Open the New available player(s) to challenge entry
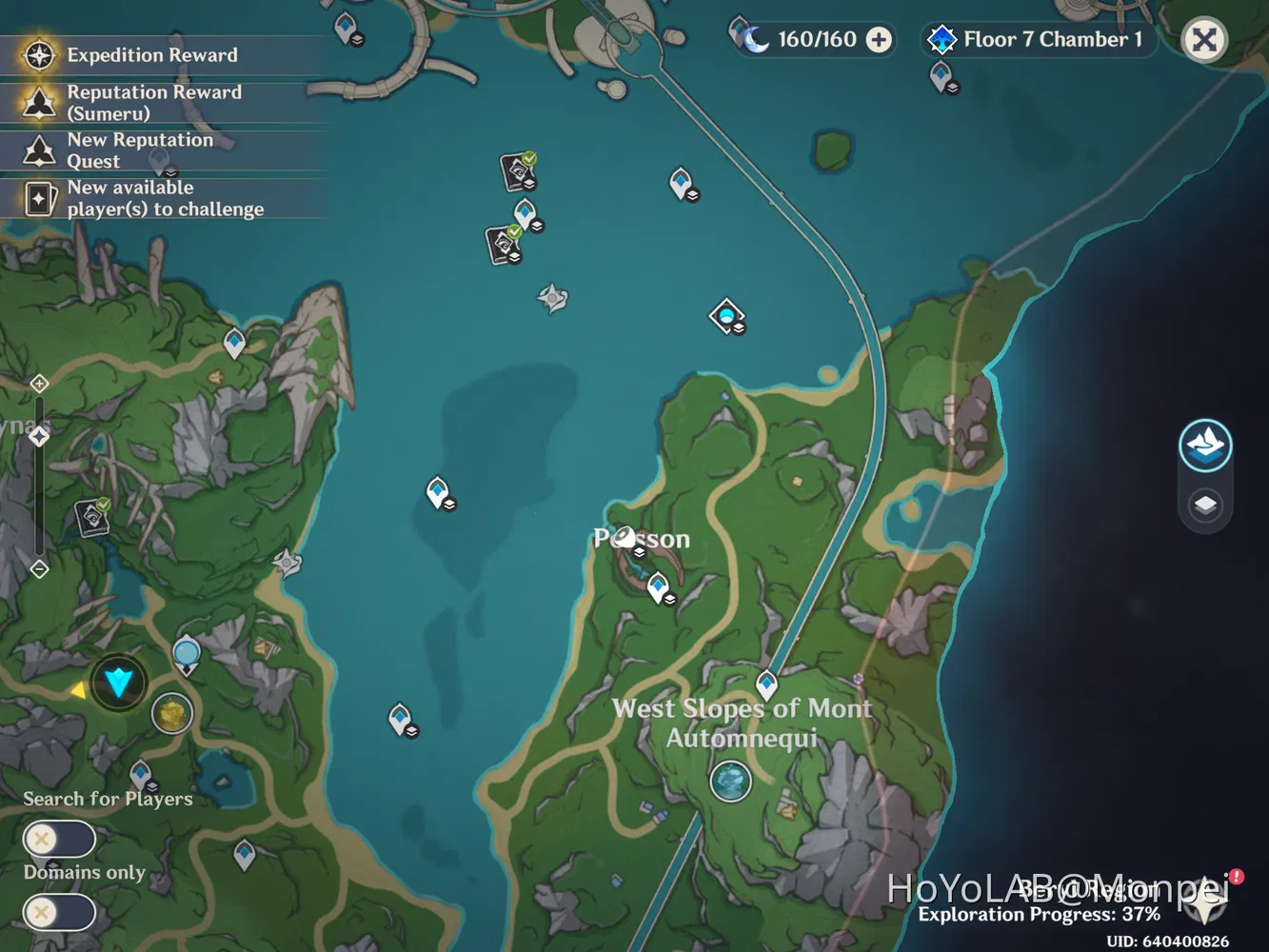Image resolution: width=1269 pixels, height=952 pixels. pyautogui.click(x=38, y=198)
